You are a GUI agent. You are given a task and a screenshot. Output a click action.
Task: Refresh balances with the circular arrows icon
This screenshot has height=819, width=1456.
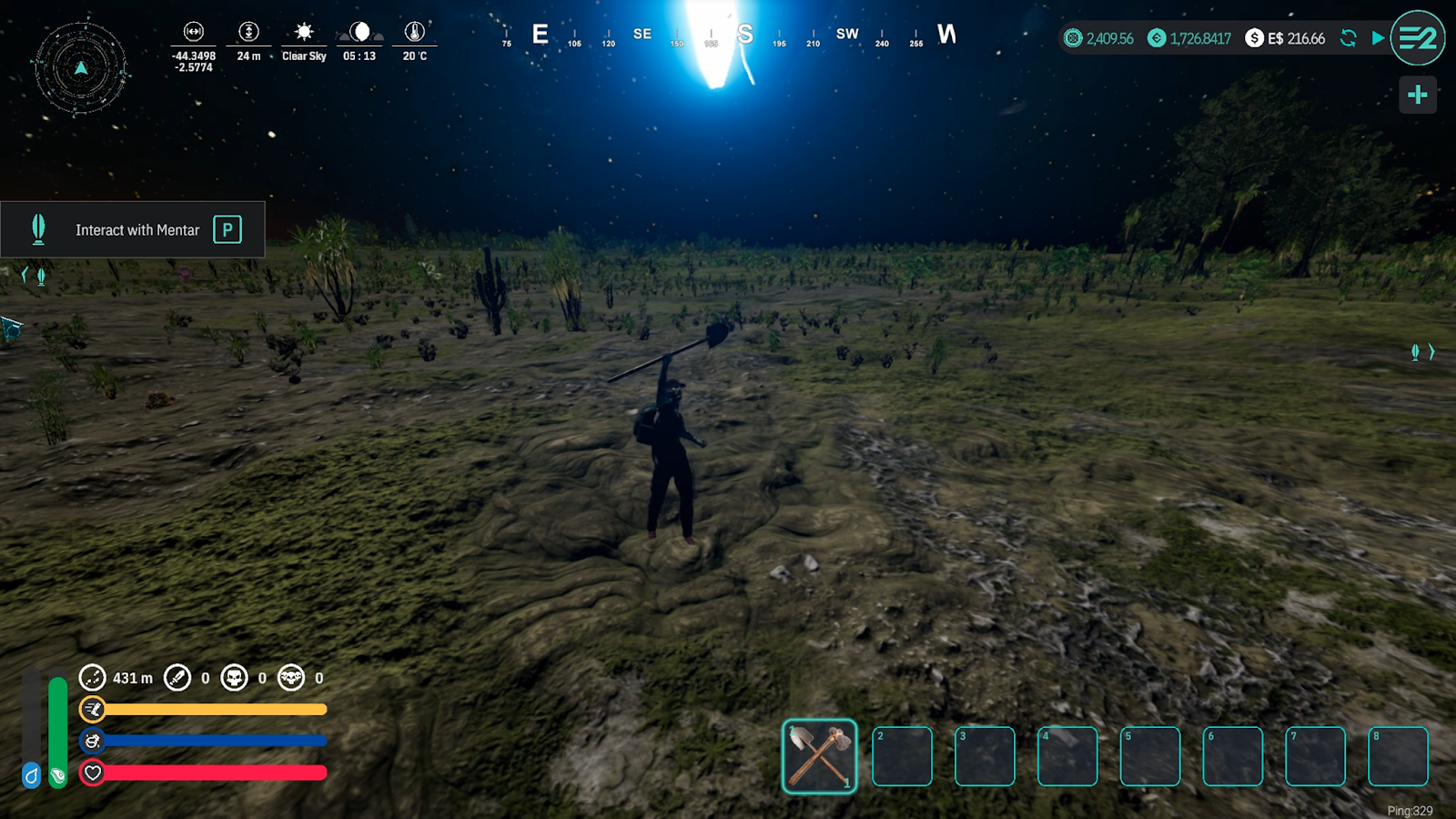coord(1349,38)
